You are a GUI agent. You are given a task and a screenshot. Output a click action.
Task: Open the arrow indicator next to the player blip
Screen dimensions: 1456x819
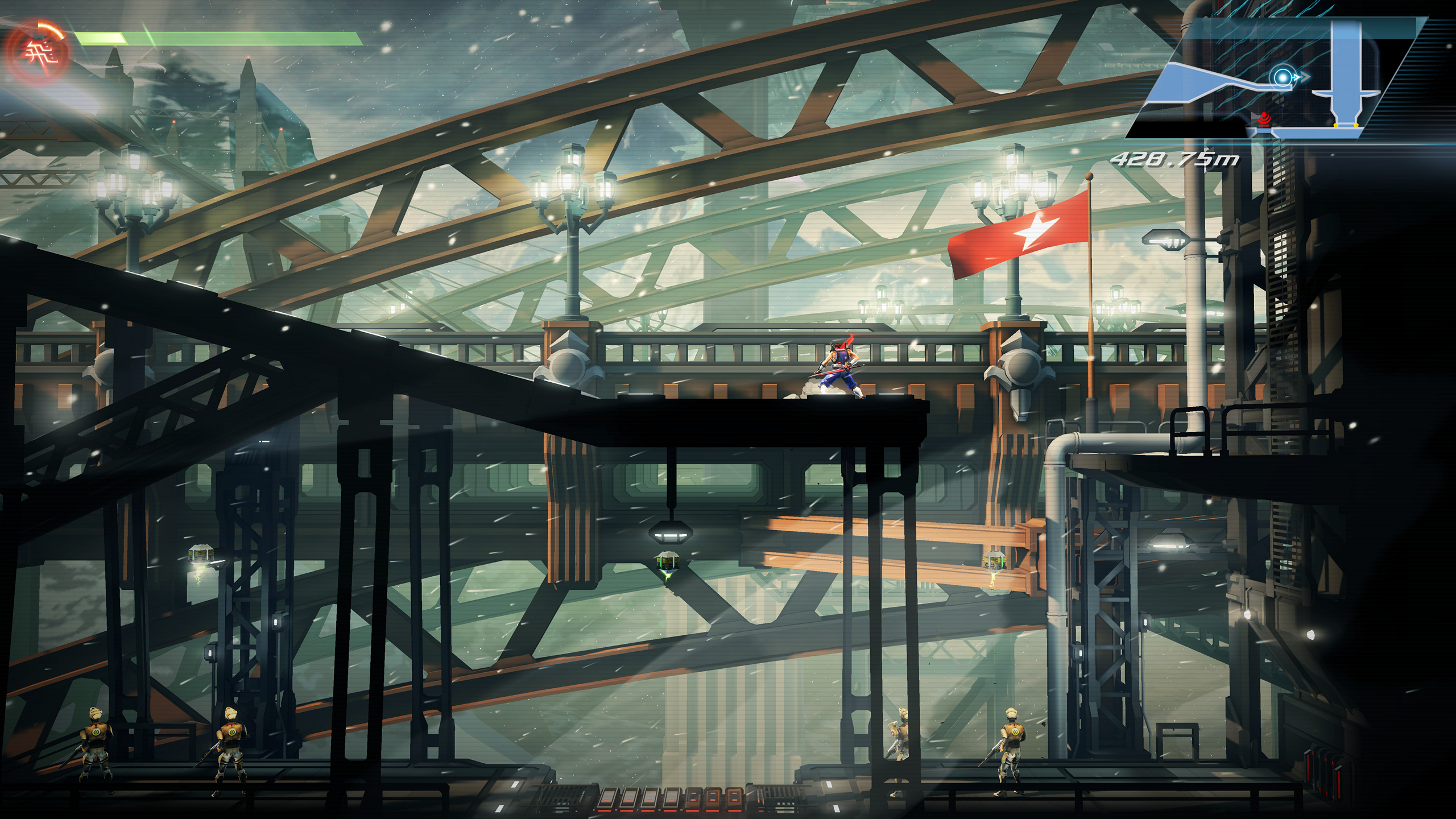[1304, 78]
